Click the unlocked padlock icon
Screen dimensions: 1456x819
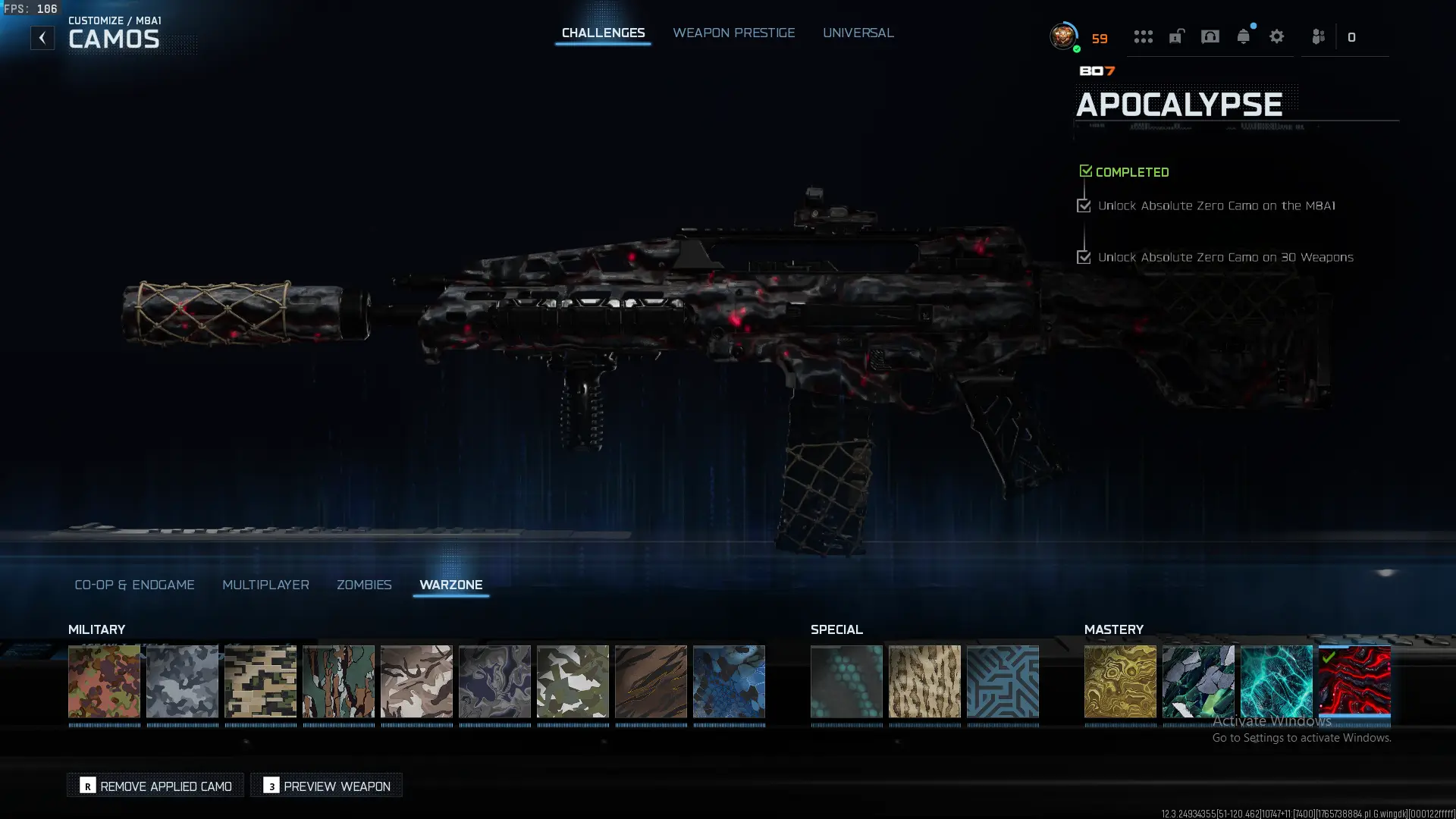point(1176,36)
